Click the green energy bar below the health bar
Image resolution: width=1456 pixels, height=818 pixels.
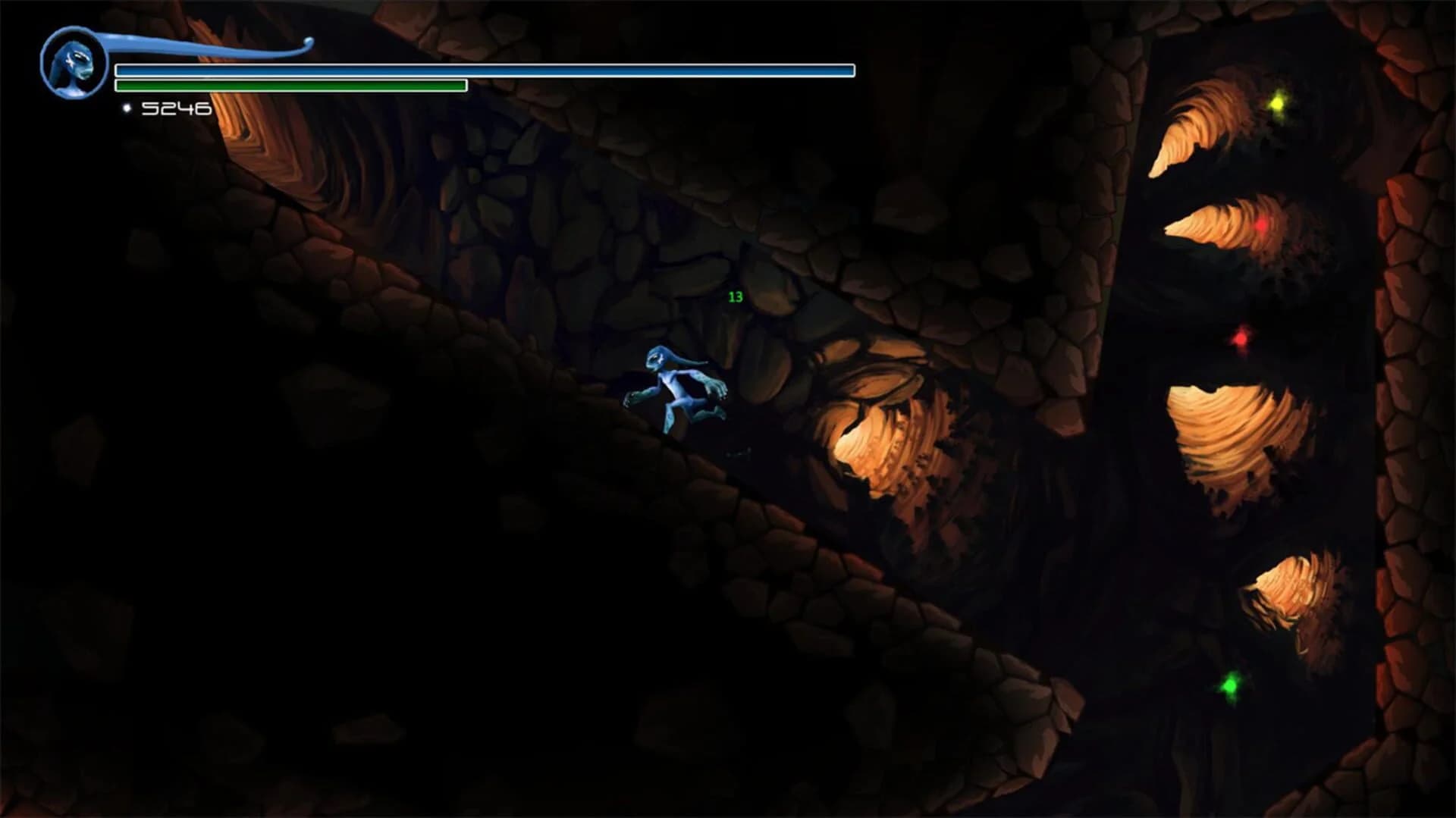click(x=288, y=86)
